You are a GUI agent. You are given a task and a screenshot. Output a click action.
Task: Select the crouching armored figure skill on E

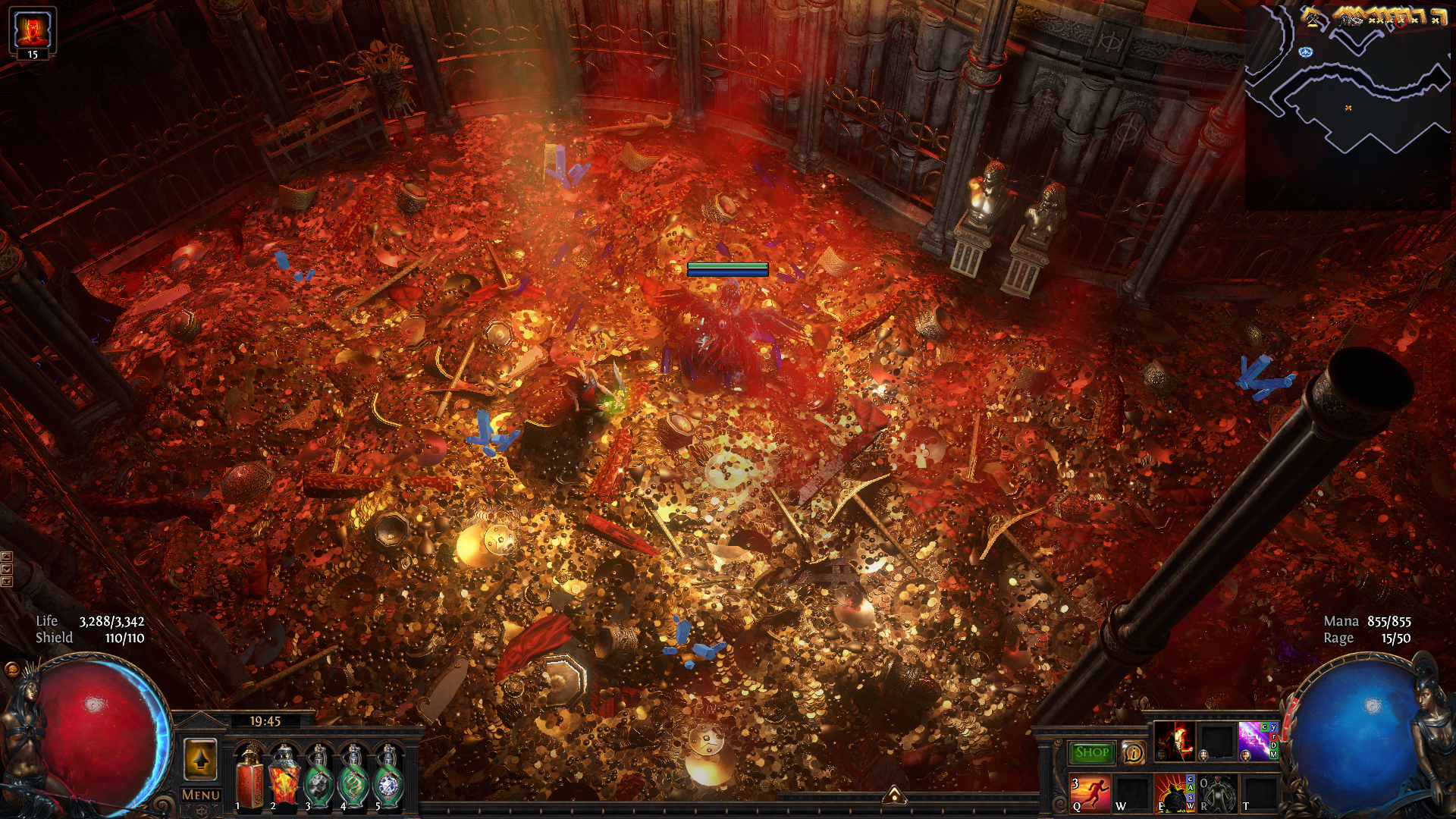1174,793
